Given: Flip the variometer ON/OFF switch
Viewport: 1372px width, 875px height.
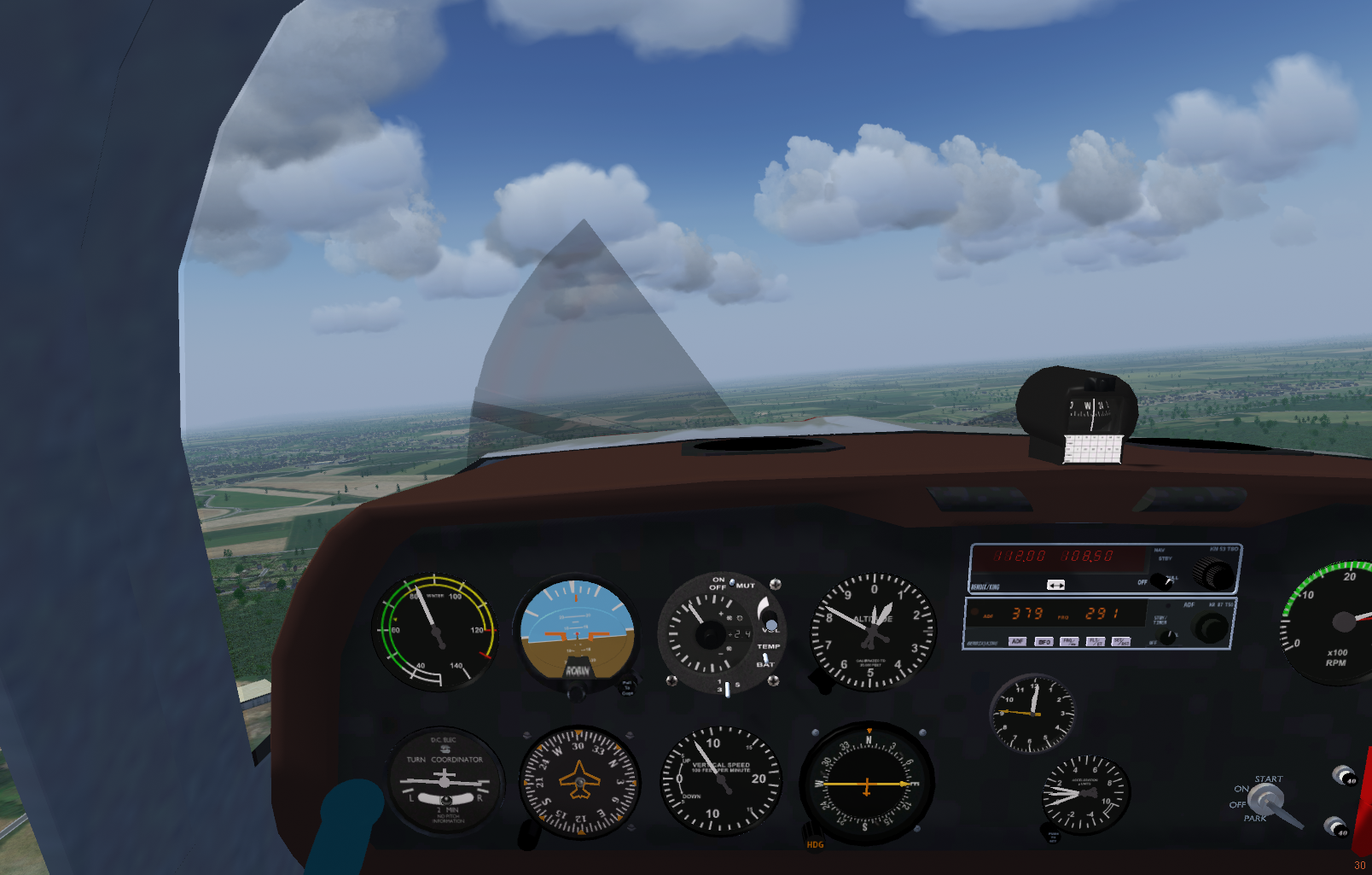Looking at the screenshot, I should (x=731, y=583).
